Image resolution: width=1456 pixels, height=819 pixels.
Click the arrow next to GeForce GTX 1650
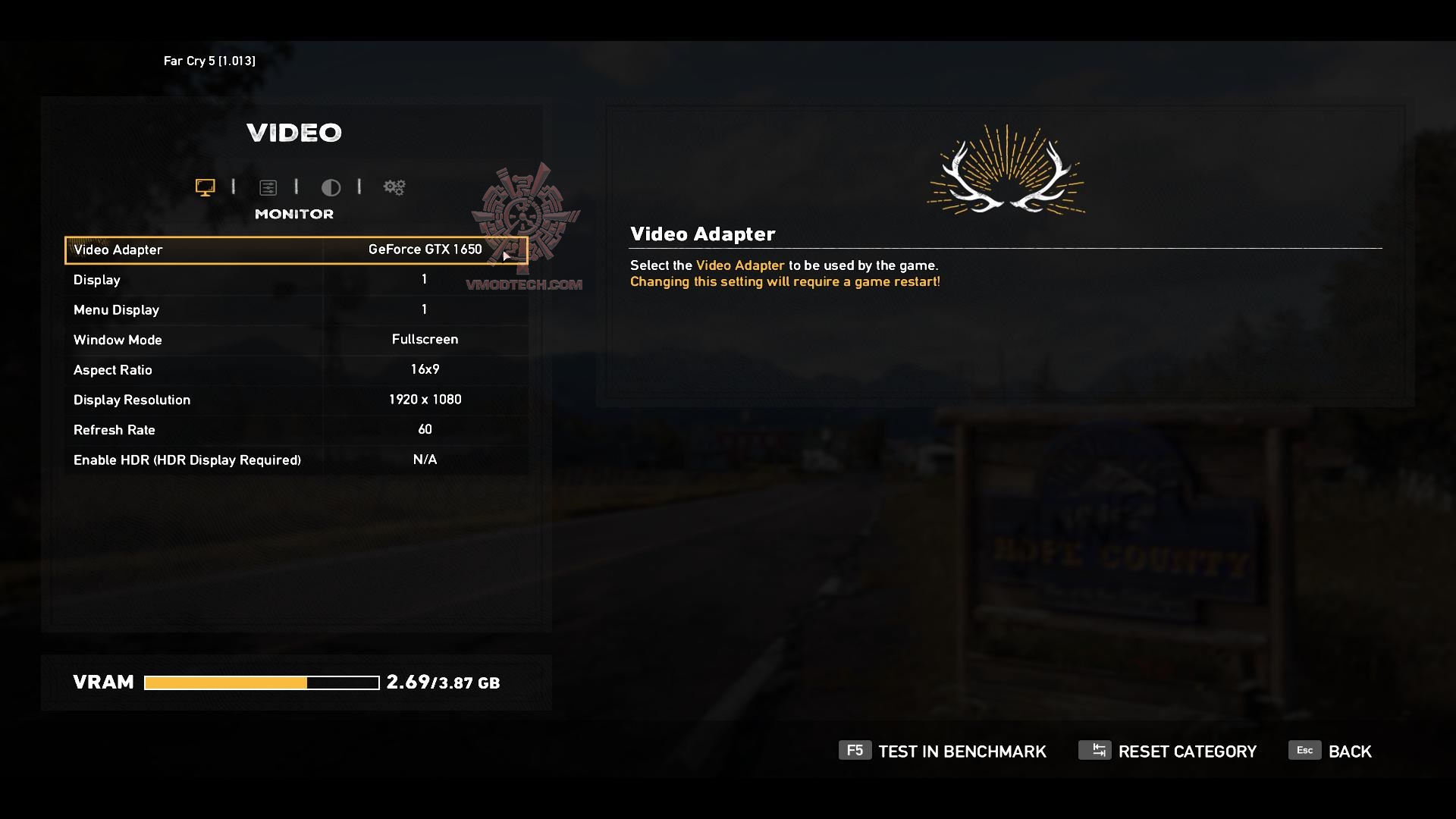click(506, 256)
